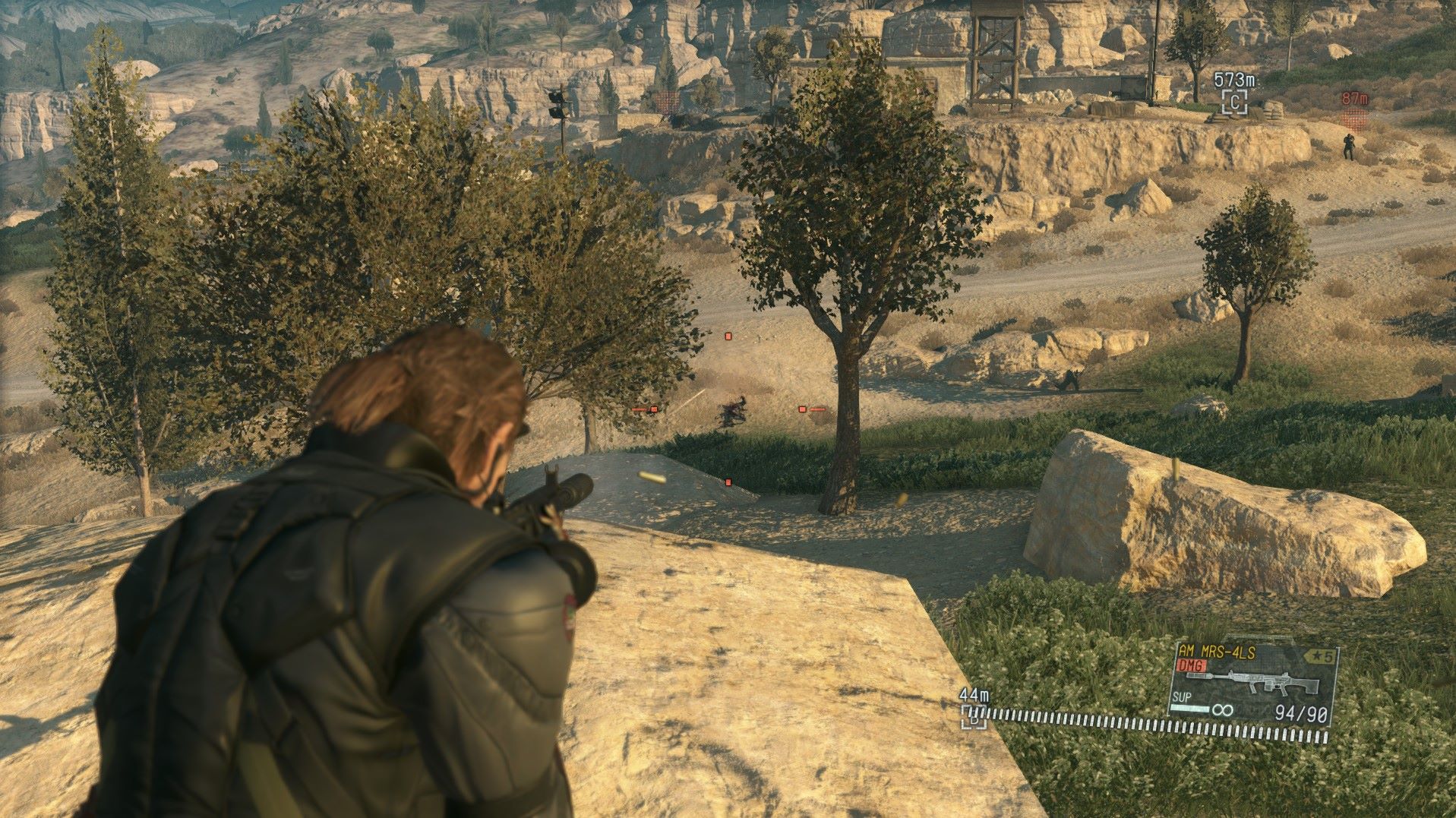Click the AM MRS-4LS weapon name label
The width and height of the screenshot is (1456, 818).
click(1216, 650)
